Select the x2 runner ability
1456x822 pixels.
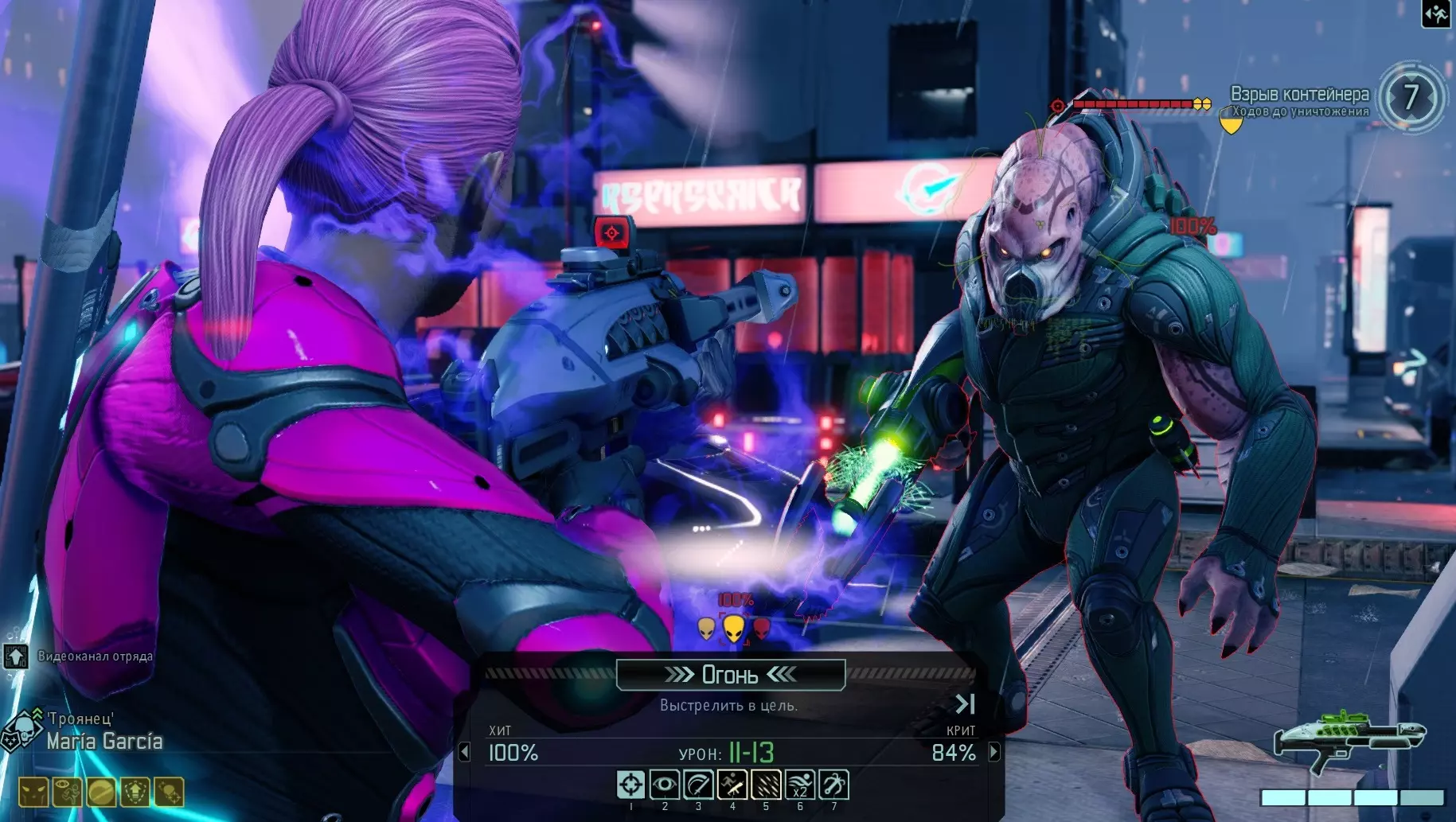point(800,785)
